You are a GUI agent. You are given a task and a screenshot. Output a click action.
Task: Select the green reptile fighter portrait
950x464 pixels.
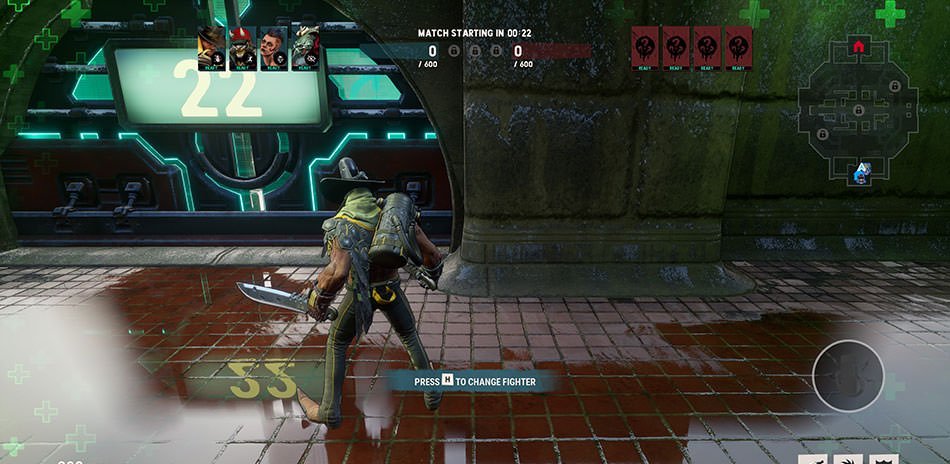click(x=306, y=48)
